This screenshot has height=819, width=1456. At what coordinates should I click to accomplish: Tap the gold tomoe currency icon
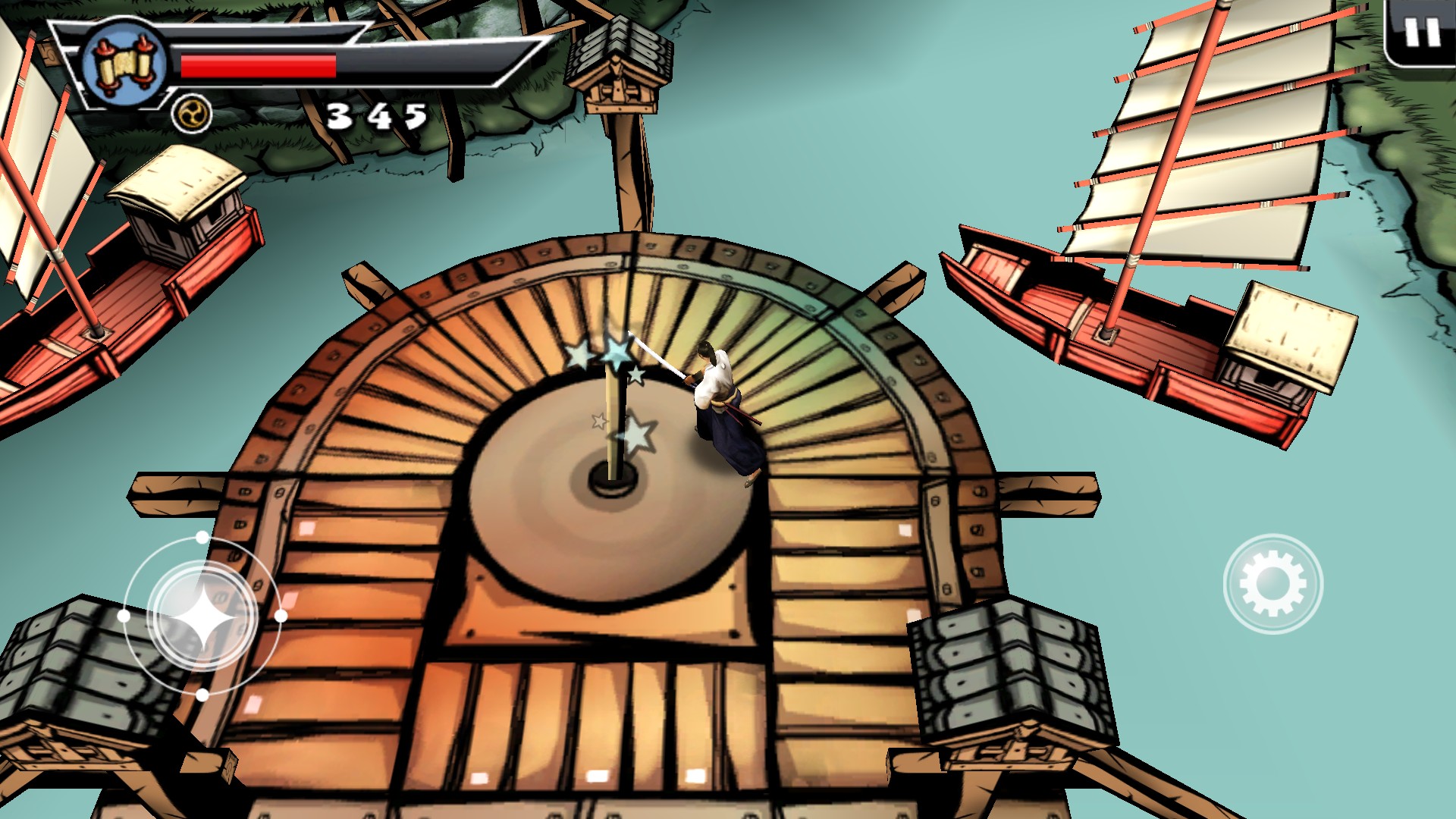click(x=191, y=115)
